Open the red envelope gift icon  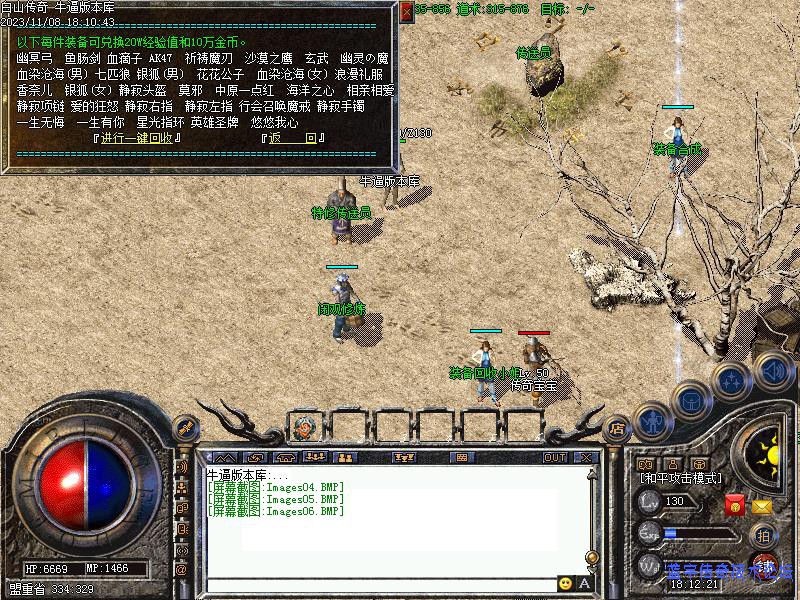coord(735,506)
